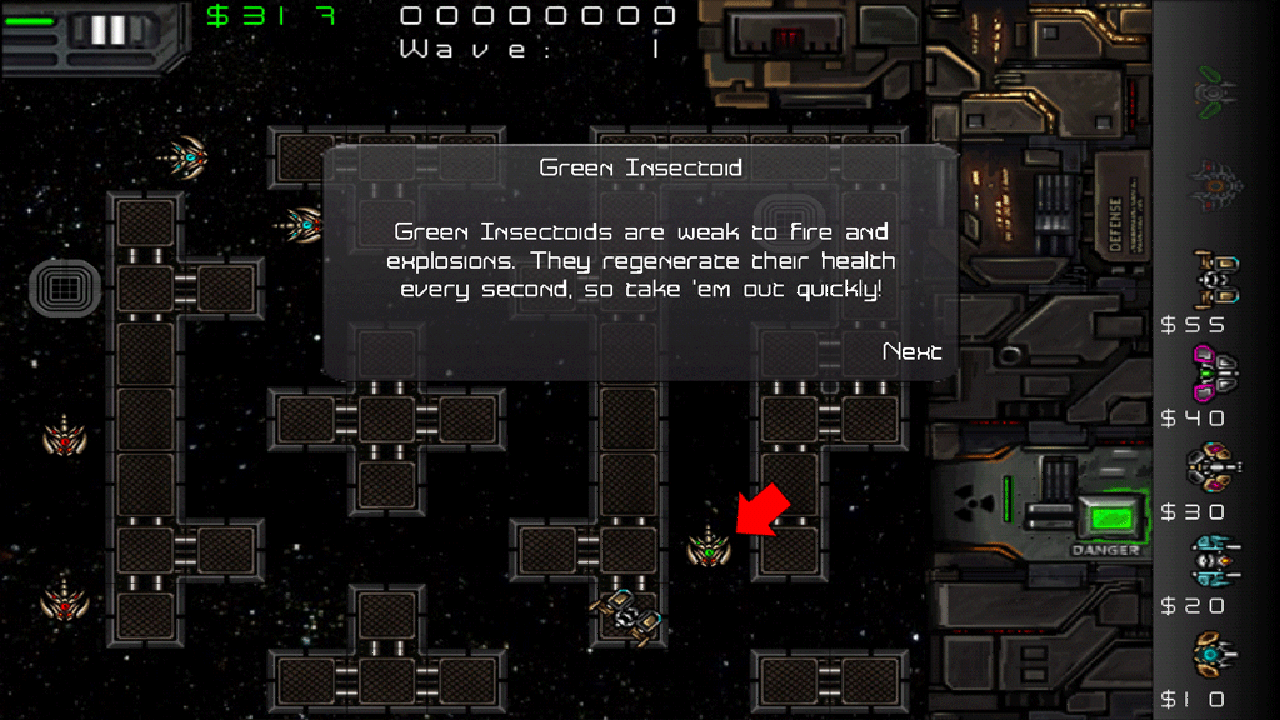
Task: Pick the $30 tower in the sidebar
Action: (1215, 466)
